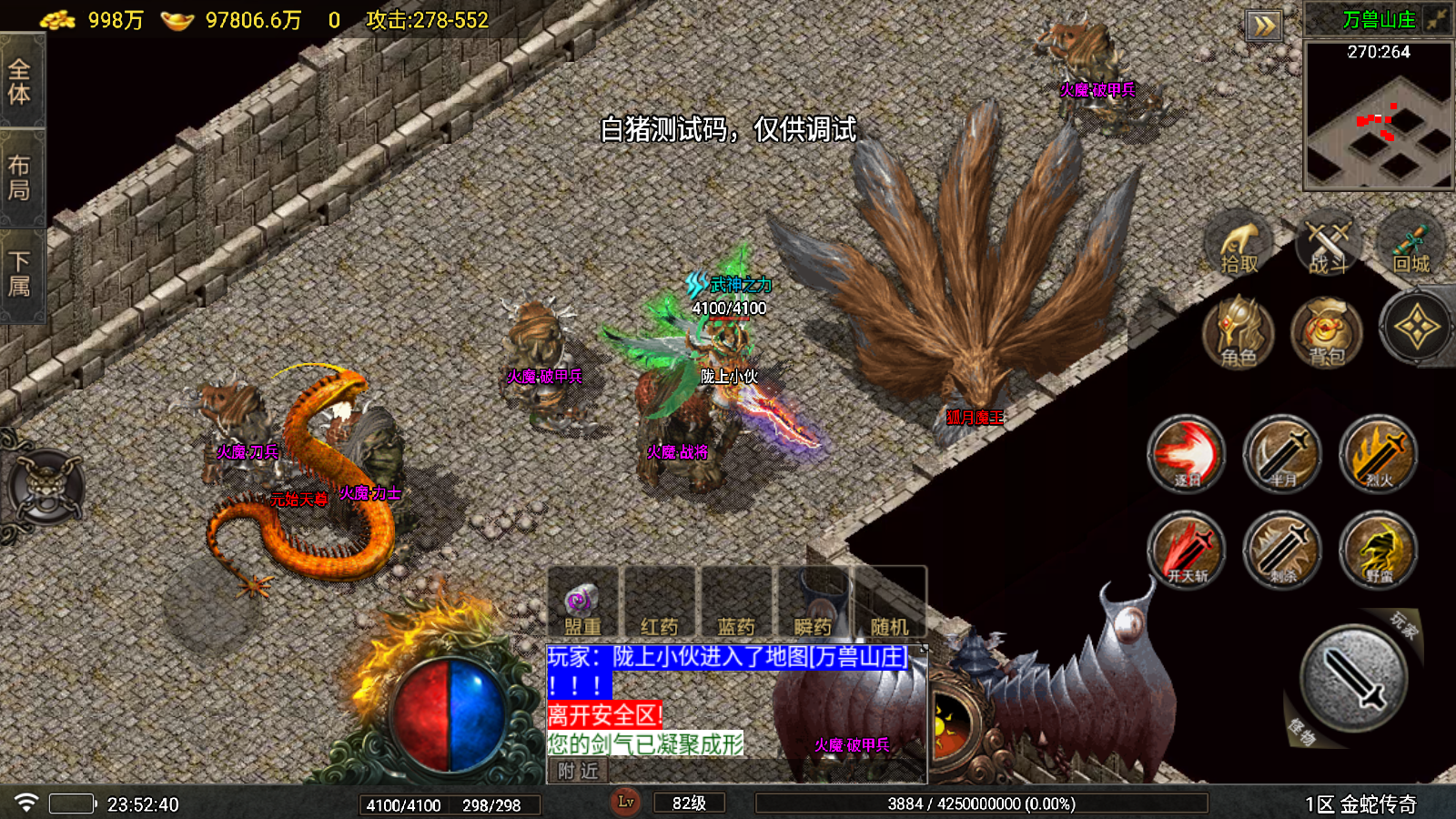Trigger the 刺杀 thrust skill
This screenshot has height=819, width=1456.
[1283, 550]
